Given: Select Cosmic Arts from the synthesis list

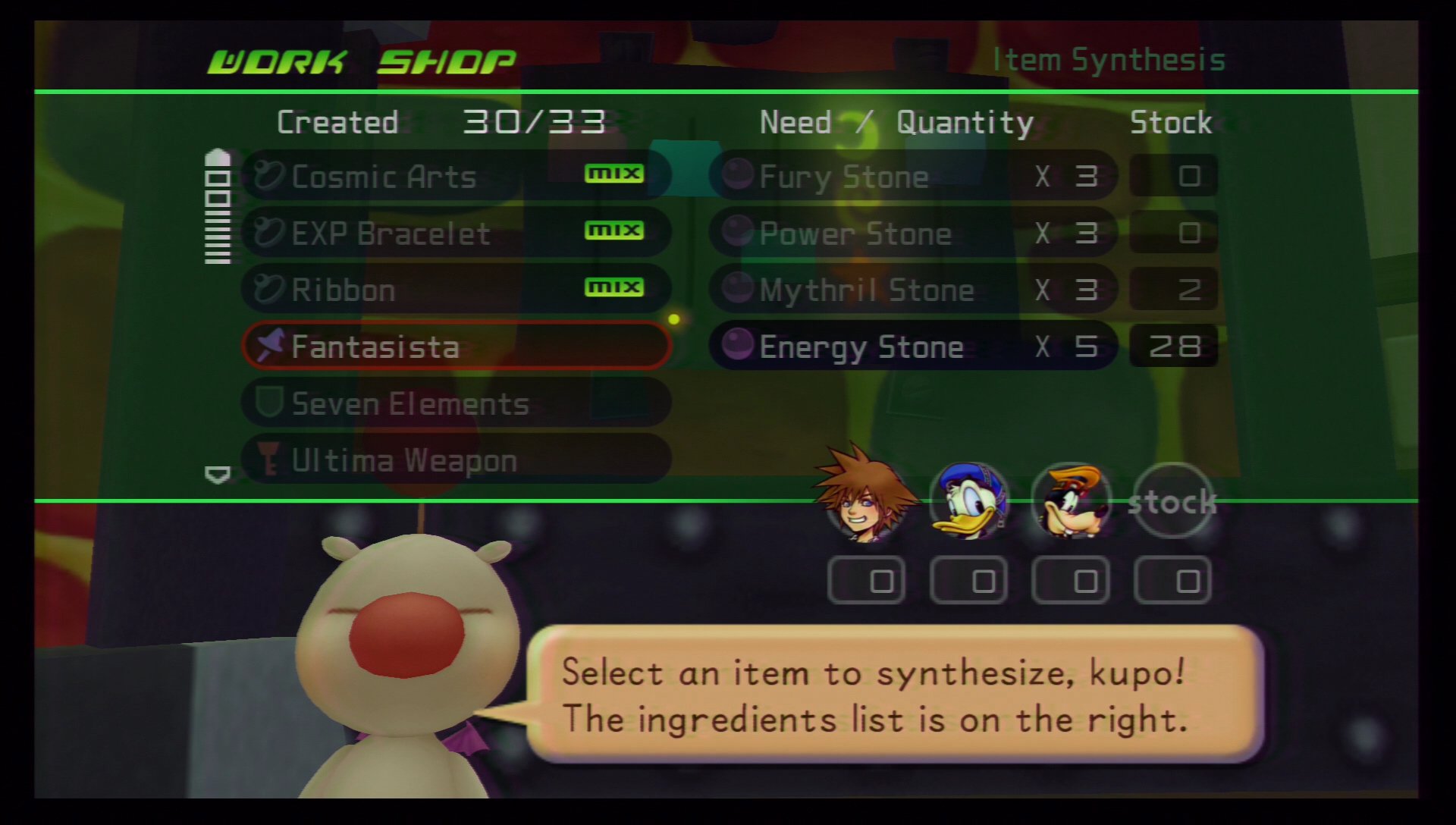Looking at the screenshot, I should pyautogui.click(x=455, y=177).
